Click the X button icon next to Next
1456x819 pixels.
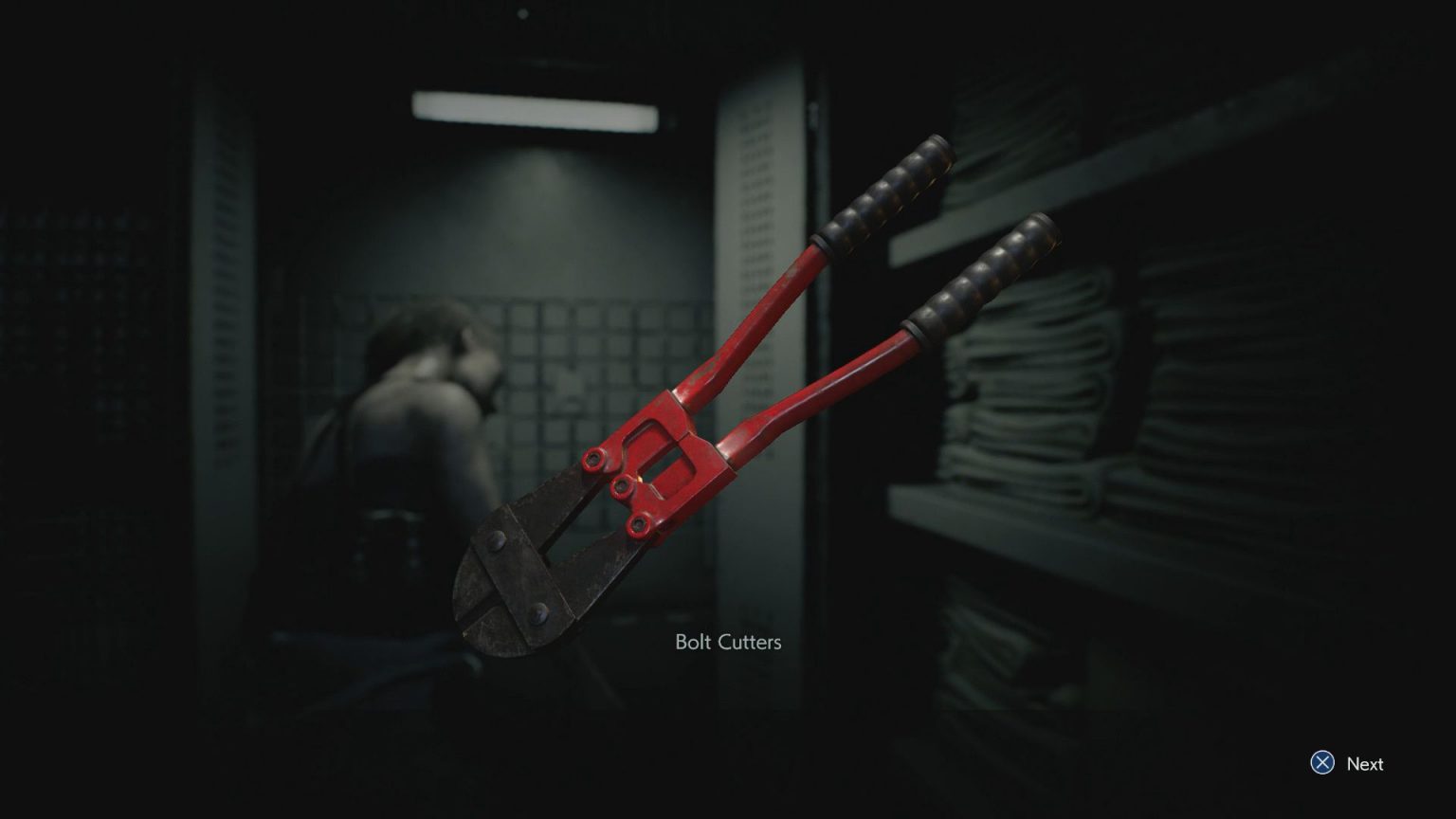coord(1321,763)
